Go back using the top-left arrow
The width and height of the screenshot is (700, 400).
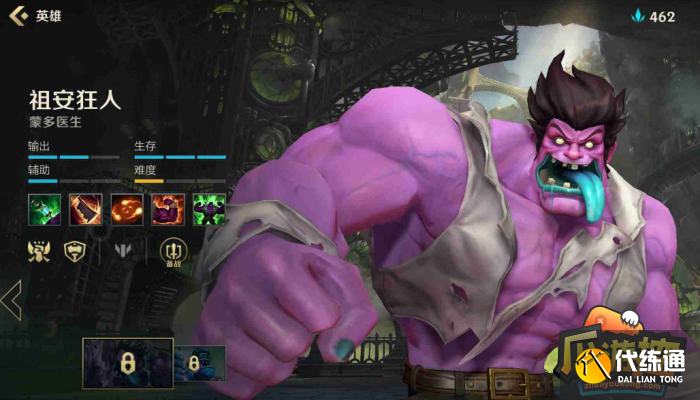point(18,16)
